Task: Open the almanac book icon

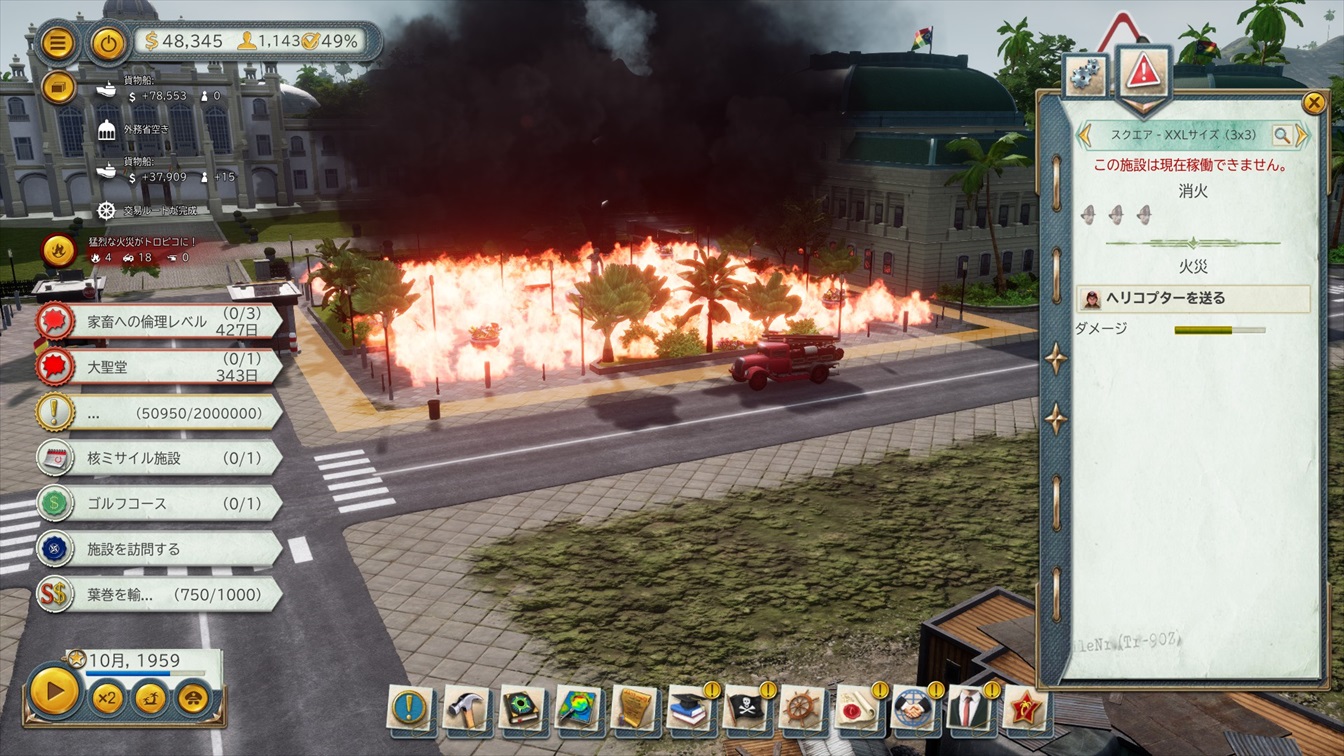Action: 521,708
